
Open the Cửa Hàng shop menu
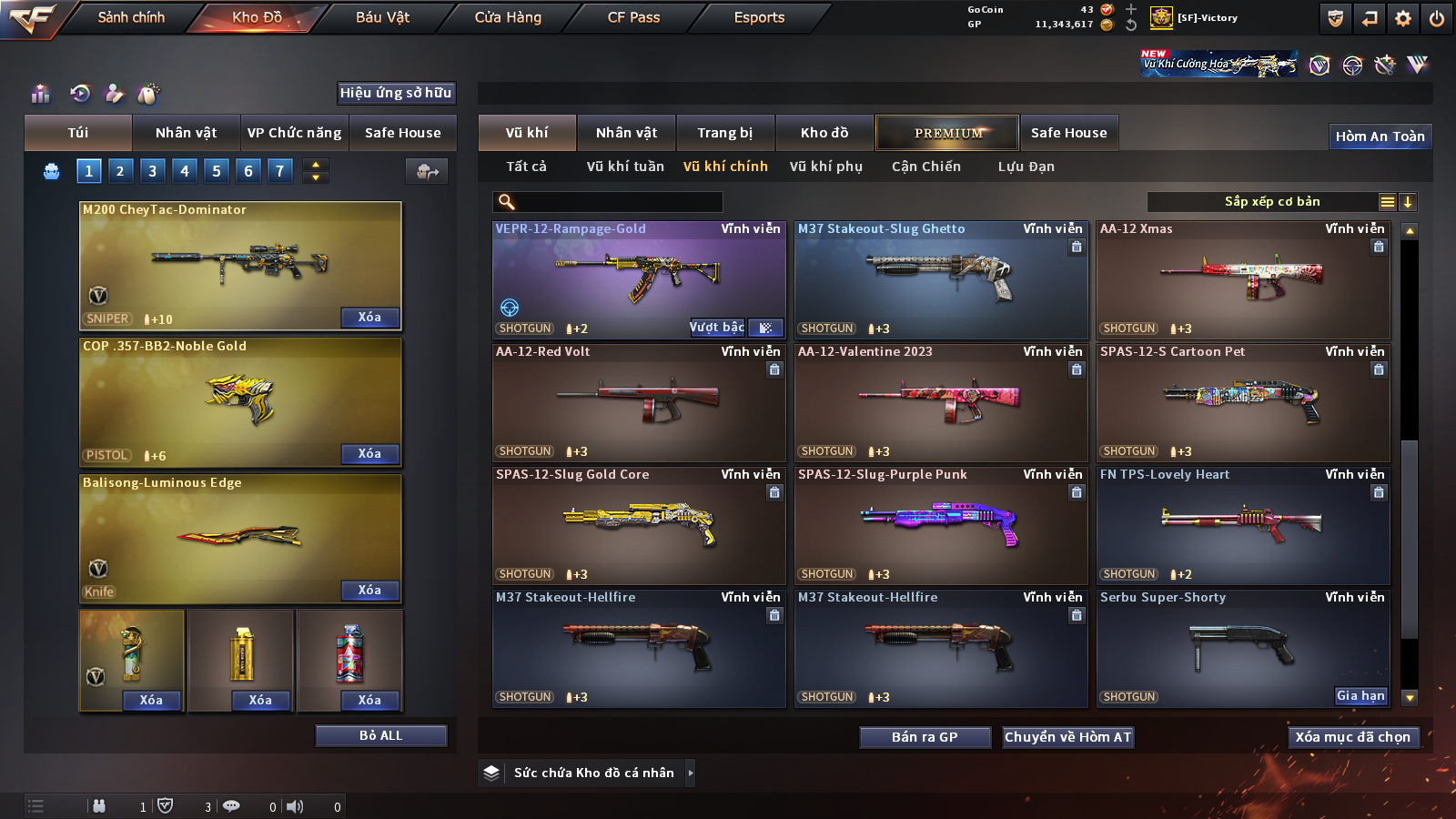click(508, 17)
